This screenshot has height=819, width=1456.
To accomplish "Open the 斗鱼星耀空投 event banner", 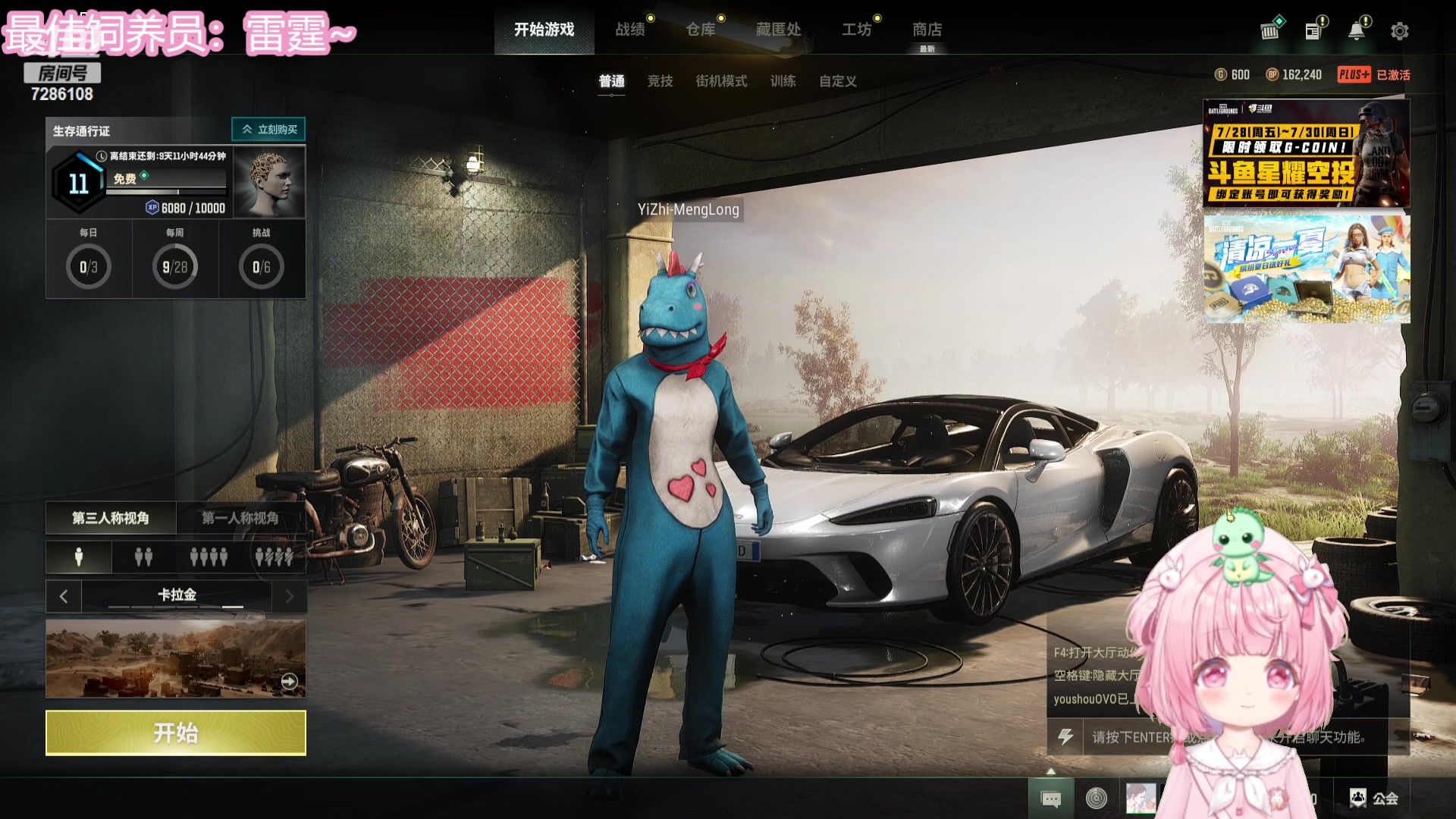I will click(x=1306, y=153).
